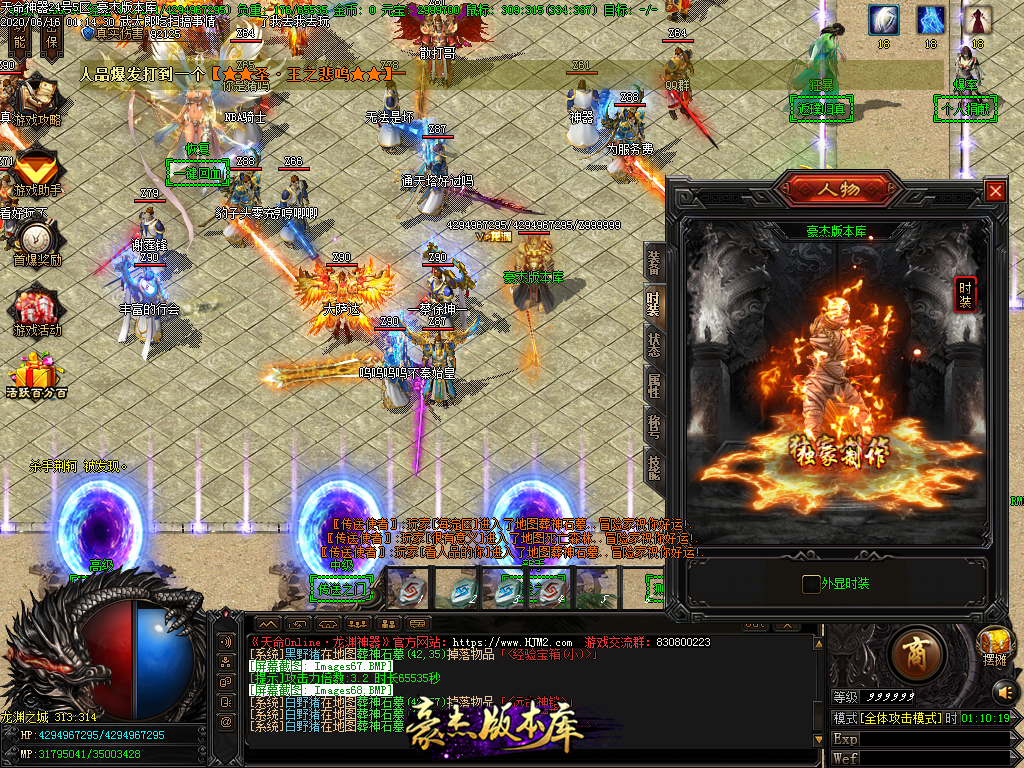Viewport: 1024px width, 768px height.
Task: Switch to the 装备 equipment tab
Action: point(654,263)
